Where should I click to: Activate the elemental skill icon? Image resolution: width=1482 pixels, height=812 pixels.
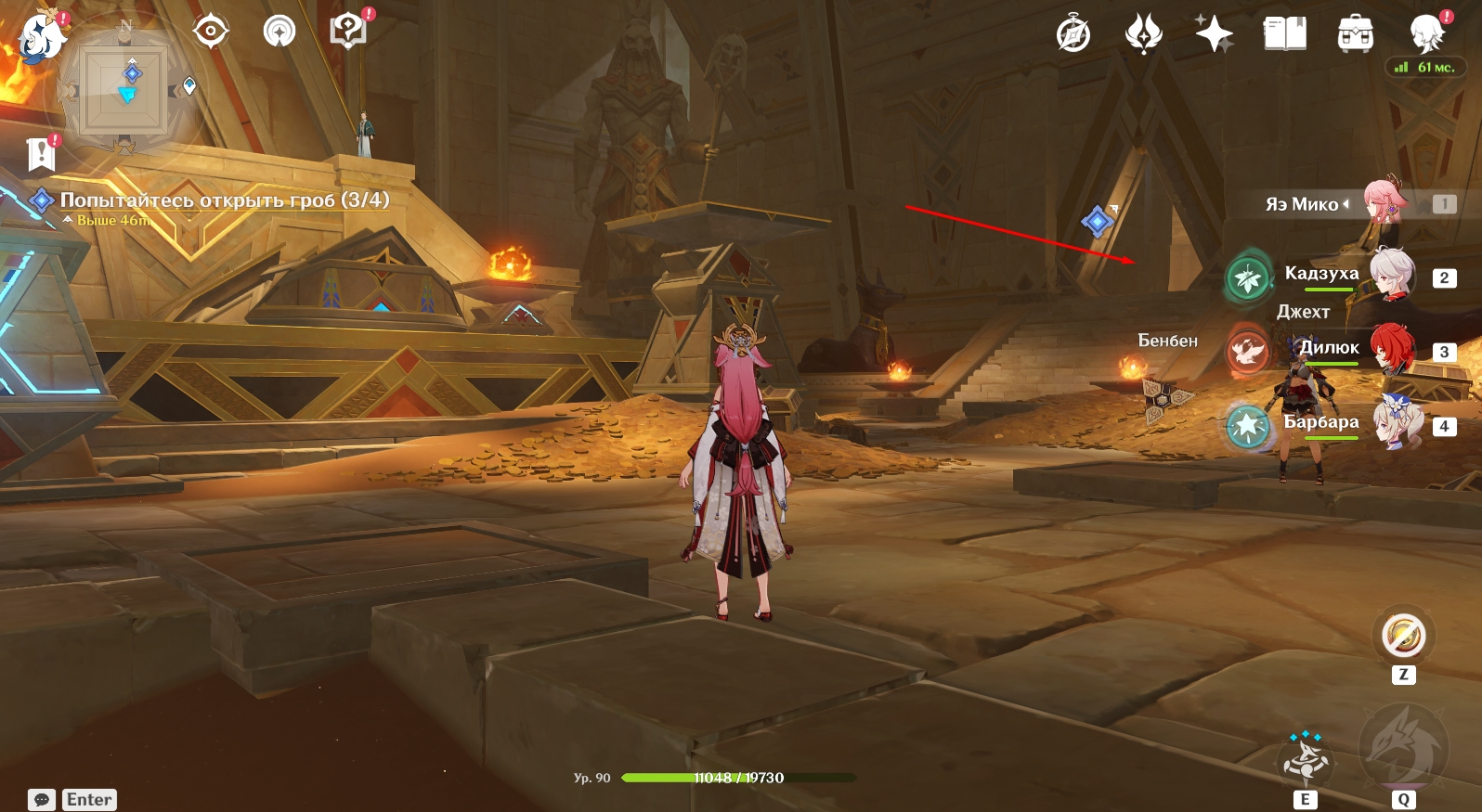point(1305,759)
